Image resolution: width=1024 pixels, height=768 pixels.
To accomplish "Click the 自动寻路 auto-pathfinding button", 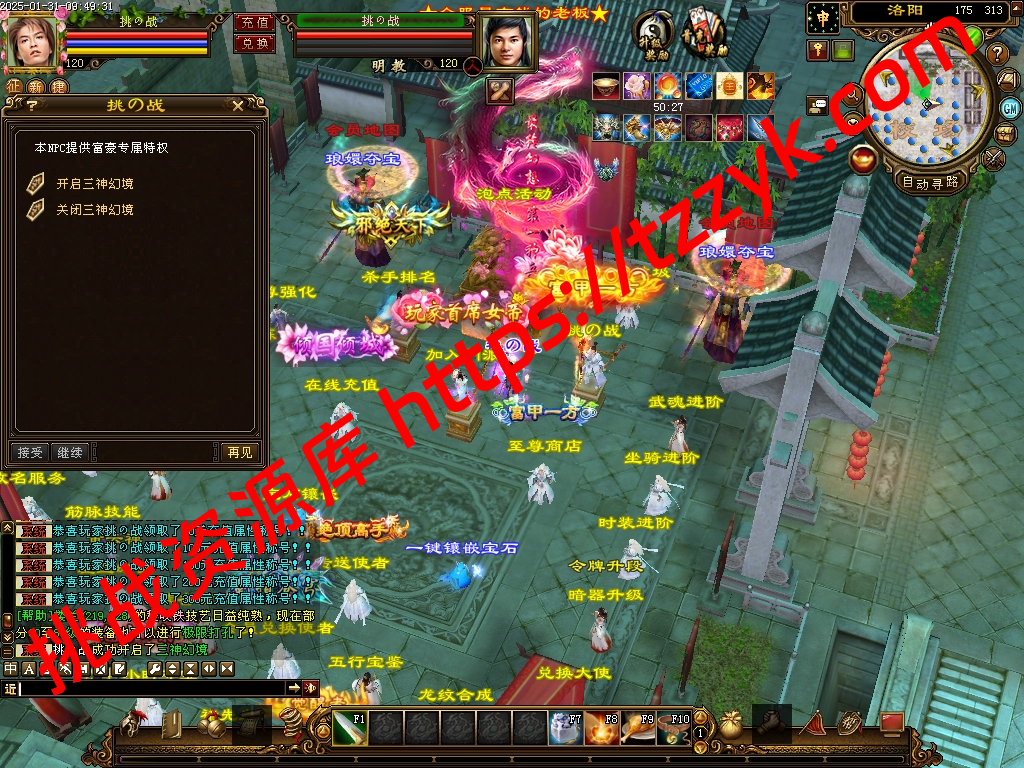I will pyautogui.click(x=930, y=182).
